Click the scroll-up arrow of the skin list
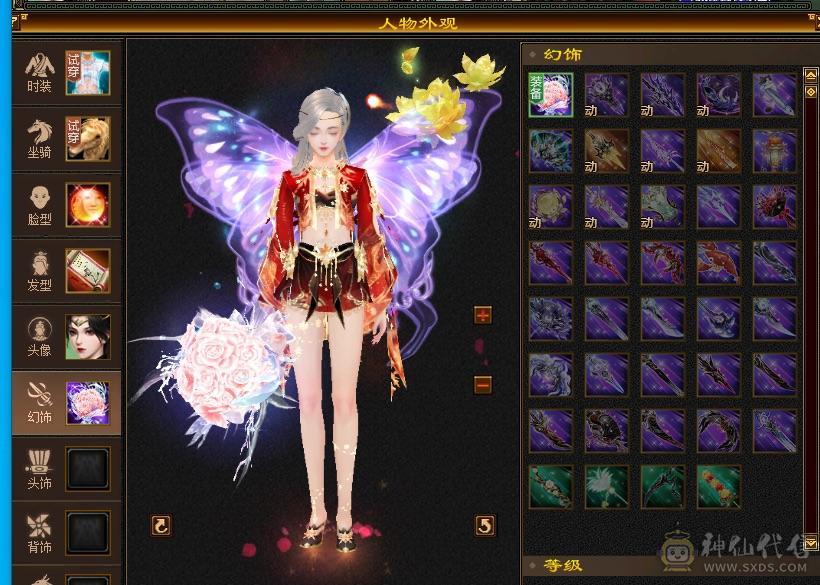 click(x=810, y=74)
